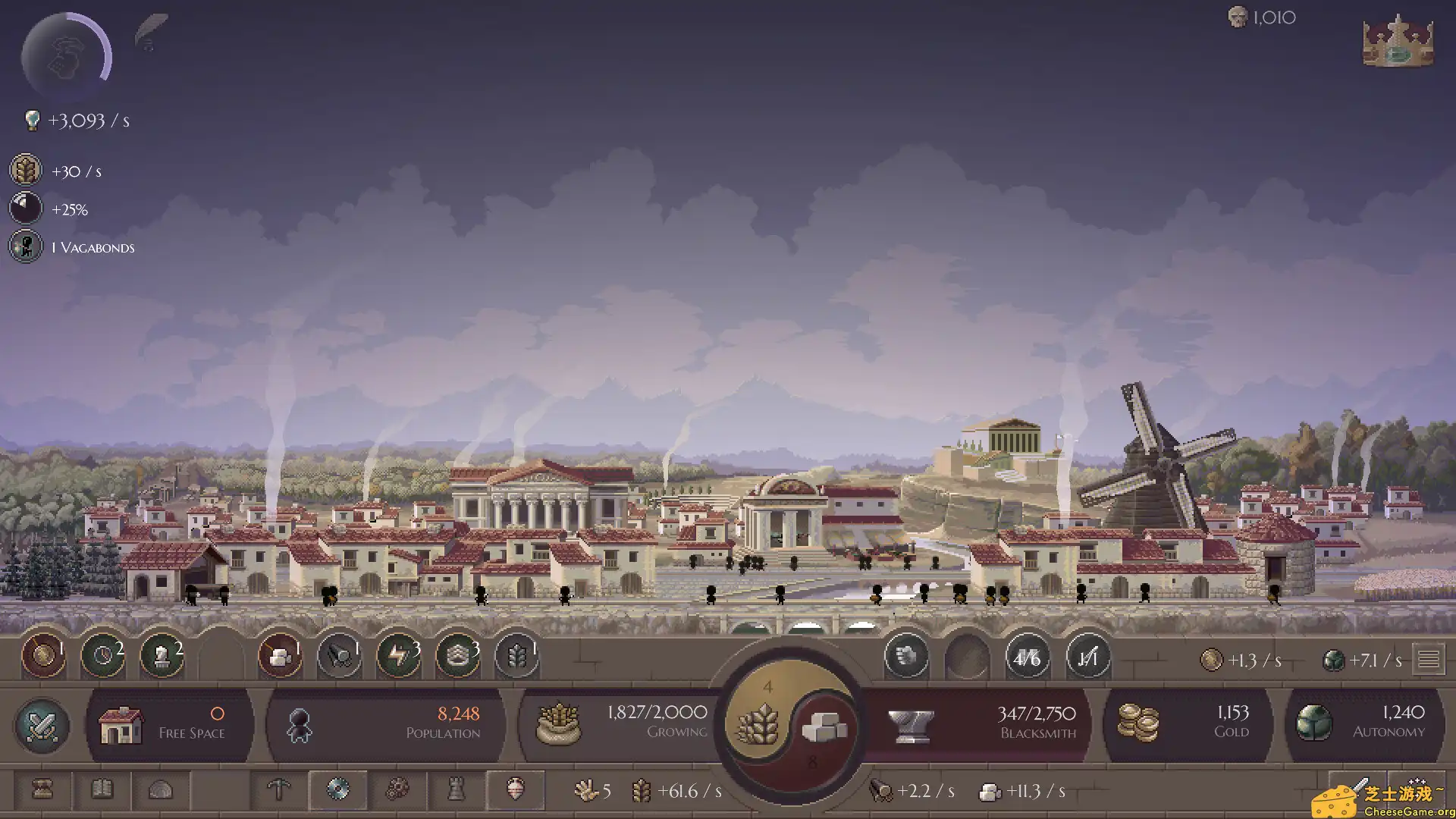
Task: Click the 1 Vagabonds notification on the left
Action: (74, 247)
